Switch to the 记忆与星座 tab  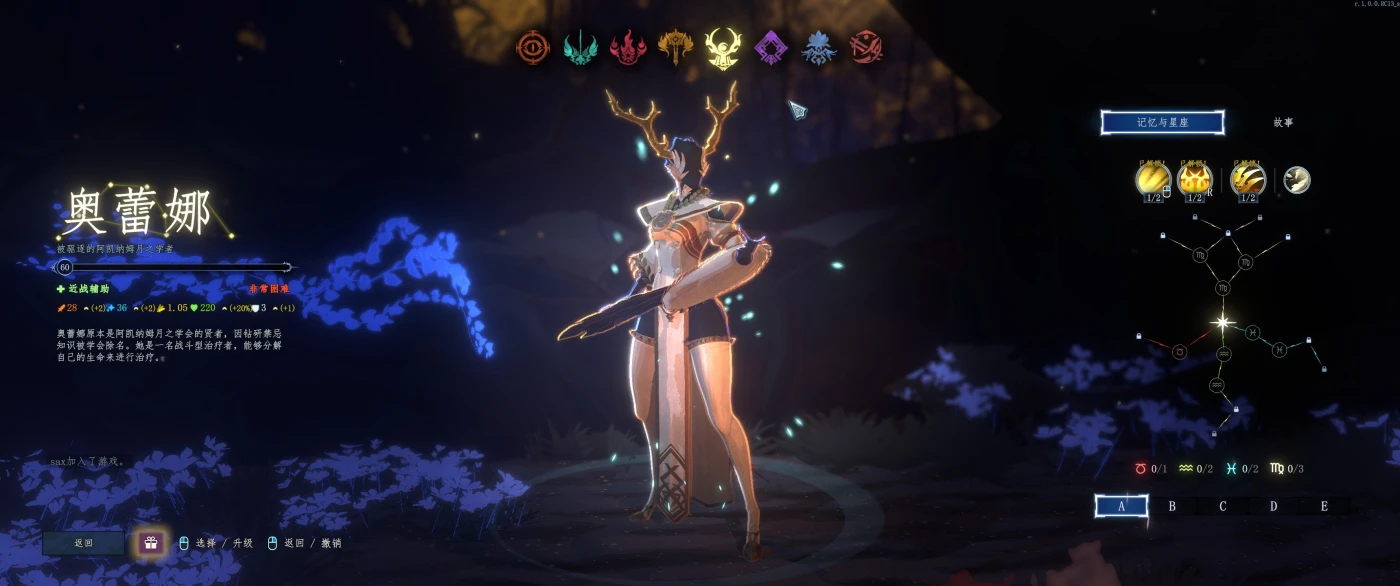[1162, 123]
